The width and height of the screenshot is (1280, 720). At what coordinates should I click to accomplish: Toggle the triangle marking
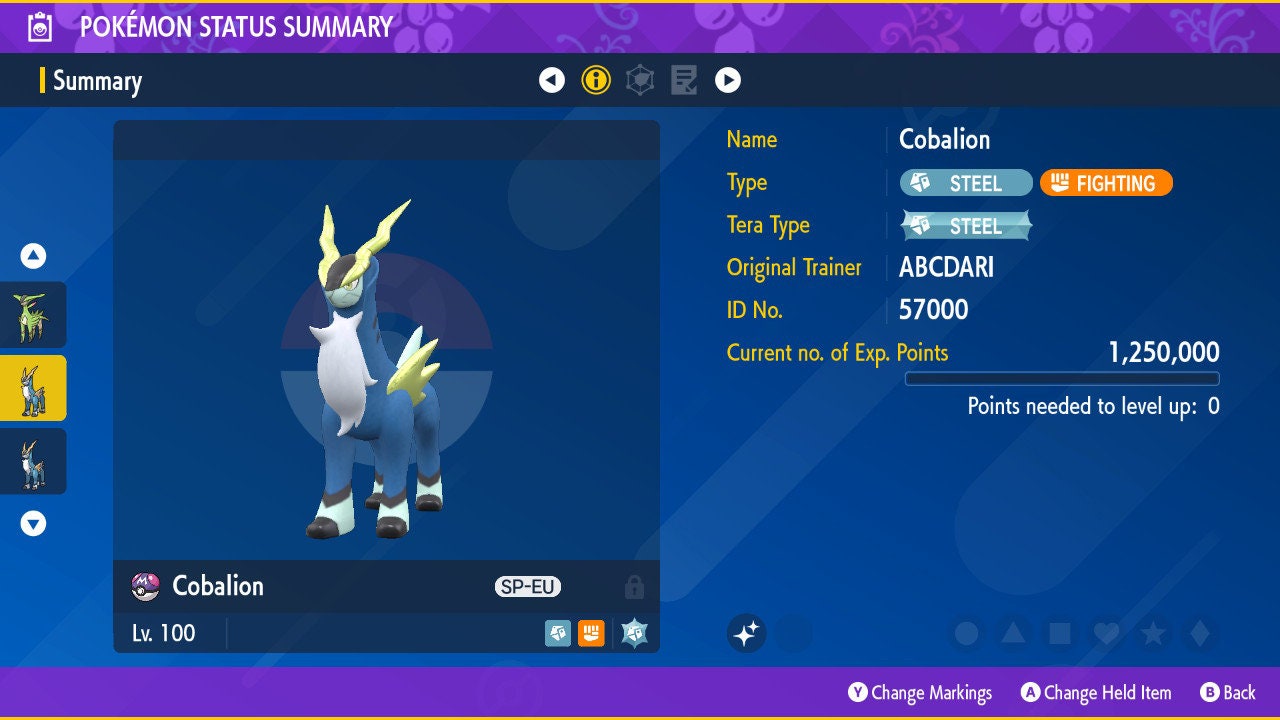[x=1013, y=633]
